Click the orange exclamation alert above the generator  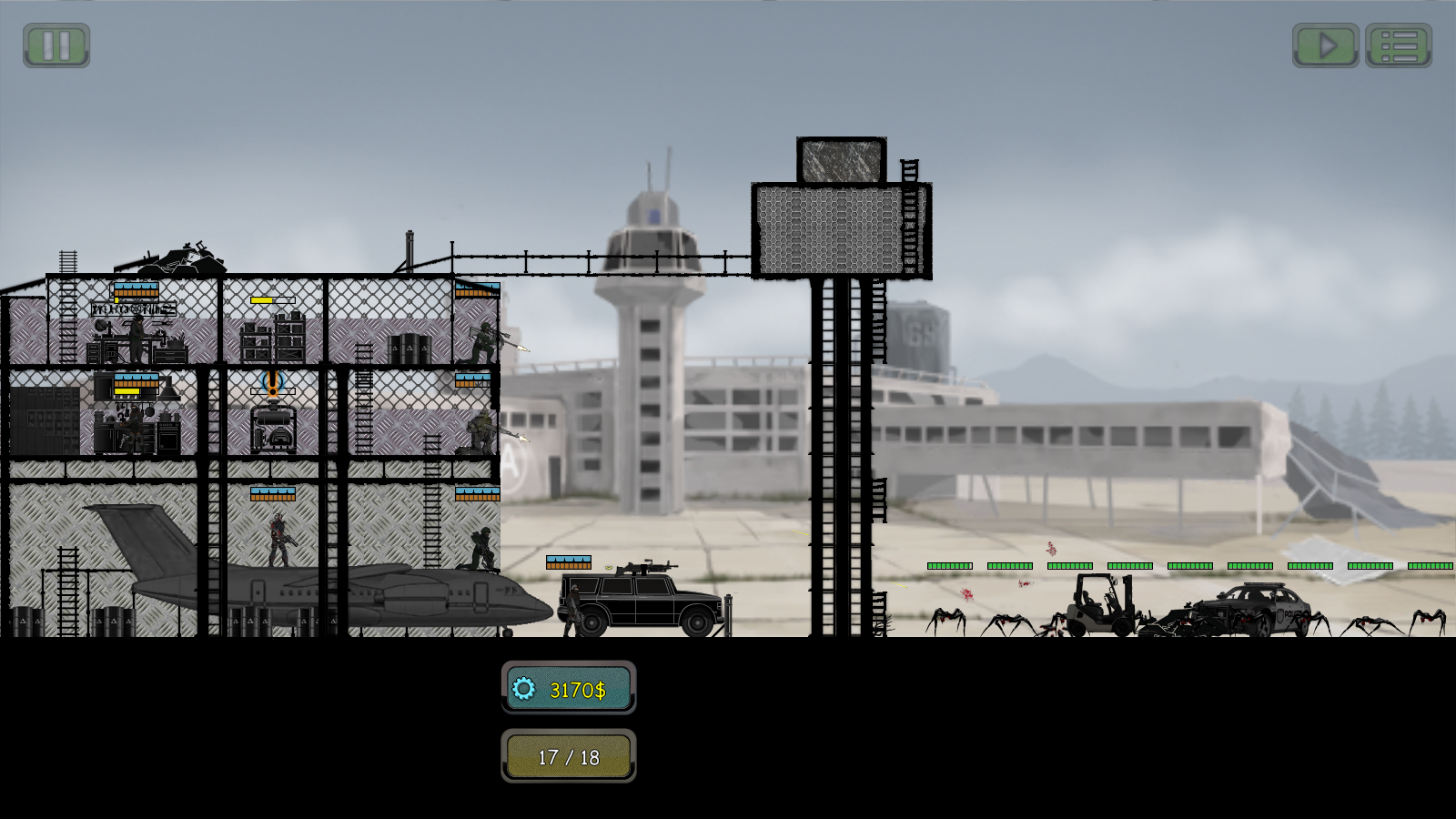point(272,381)
